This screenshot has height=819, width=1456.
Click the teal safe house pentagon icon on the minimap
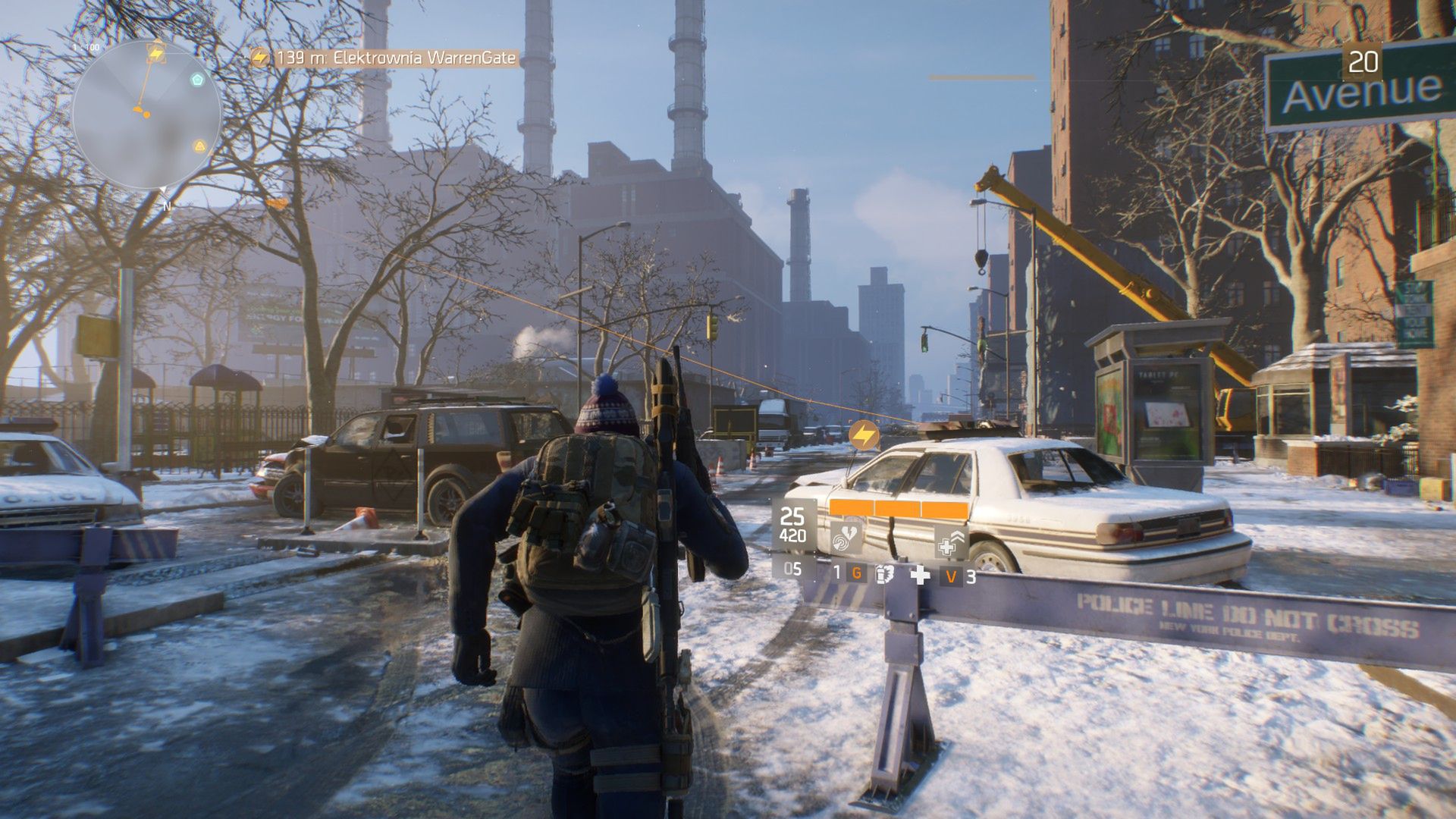point(197,79)
